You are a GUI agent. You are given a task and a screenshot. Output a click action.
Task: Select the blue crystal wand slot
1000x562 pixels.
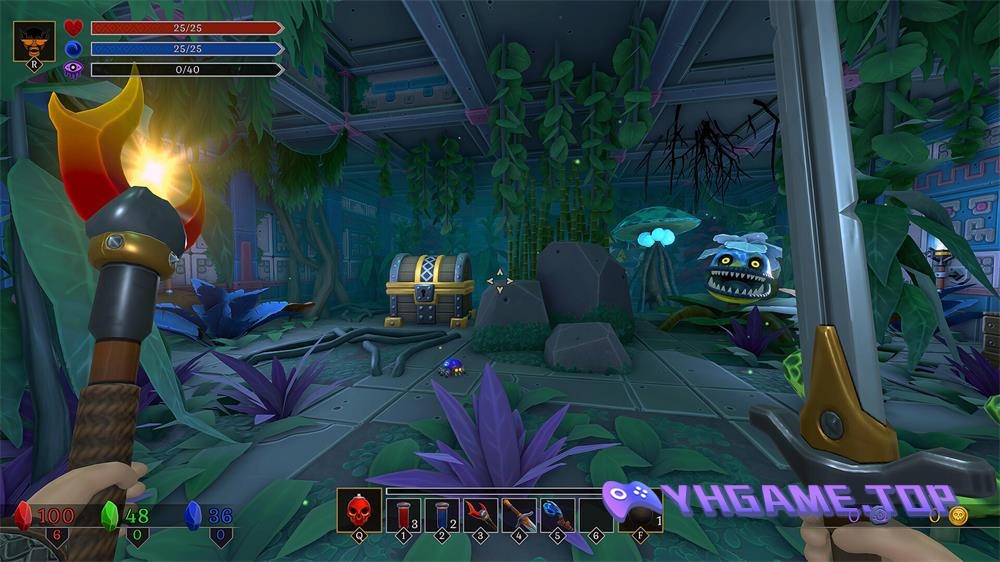[558, 514]
